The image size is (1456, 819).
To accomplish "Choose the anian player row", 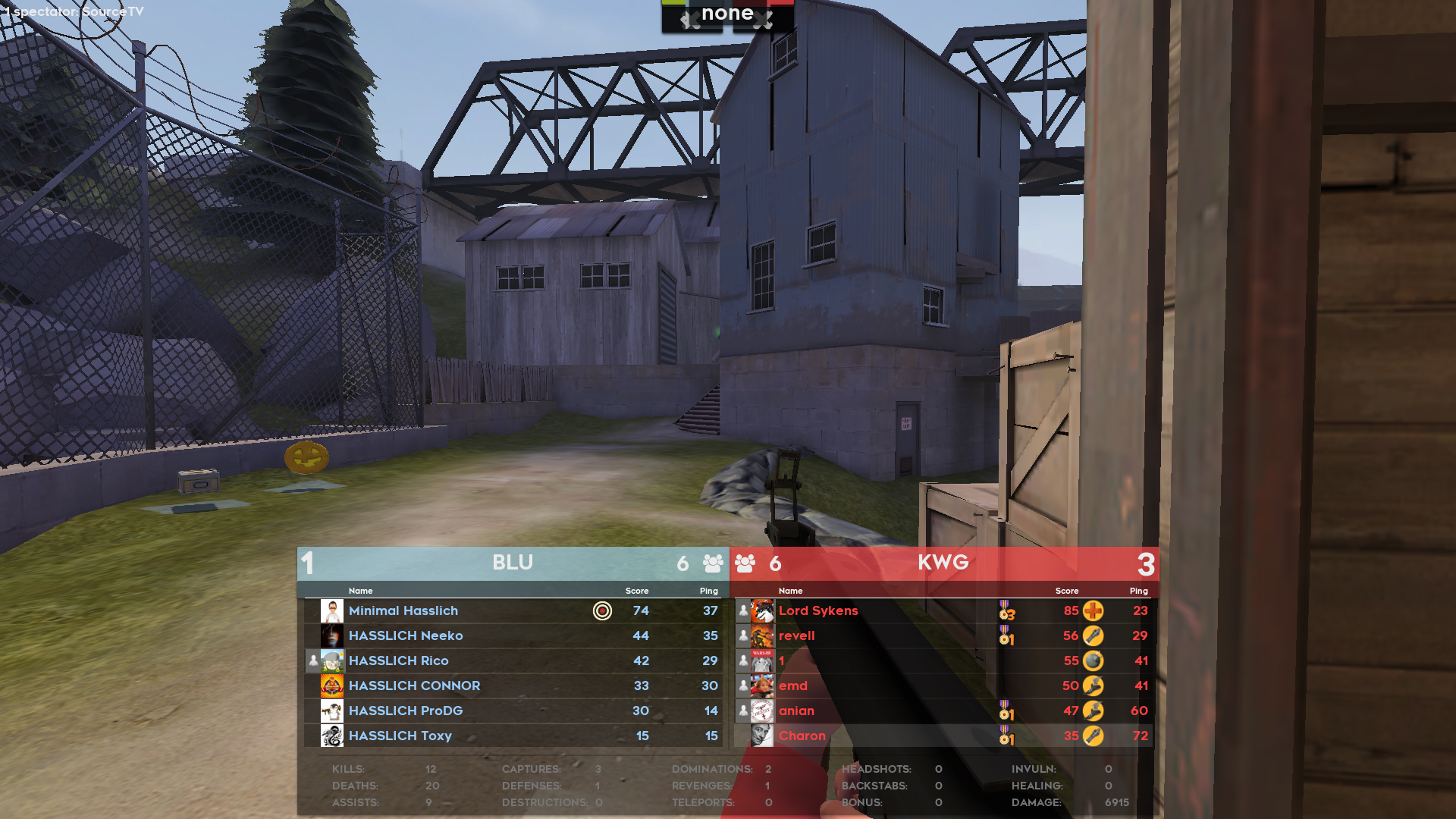I will 796,711.
